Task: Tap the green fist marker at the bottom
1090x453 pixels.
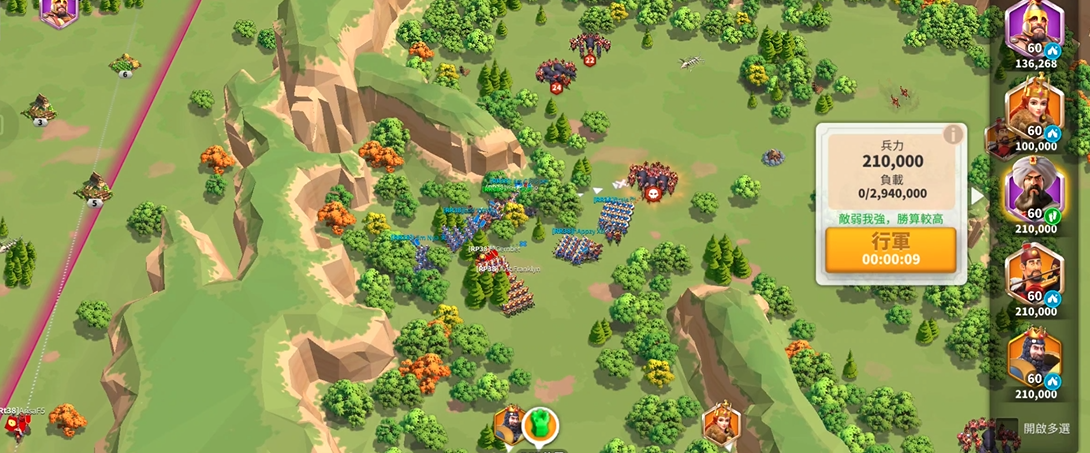Action: coord(540,424)
